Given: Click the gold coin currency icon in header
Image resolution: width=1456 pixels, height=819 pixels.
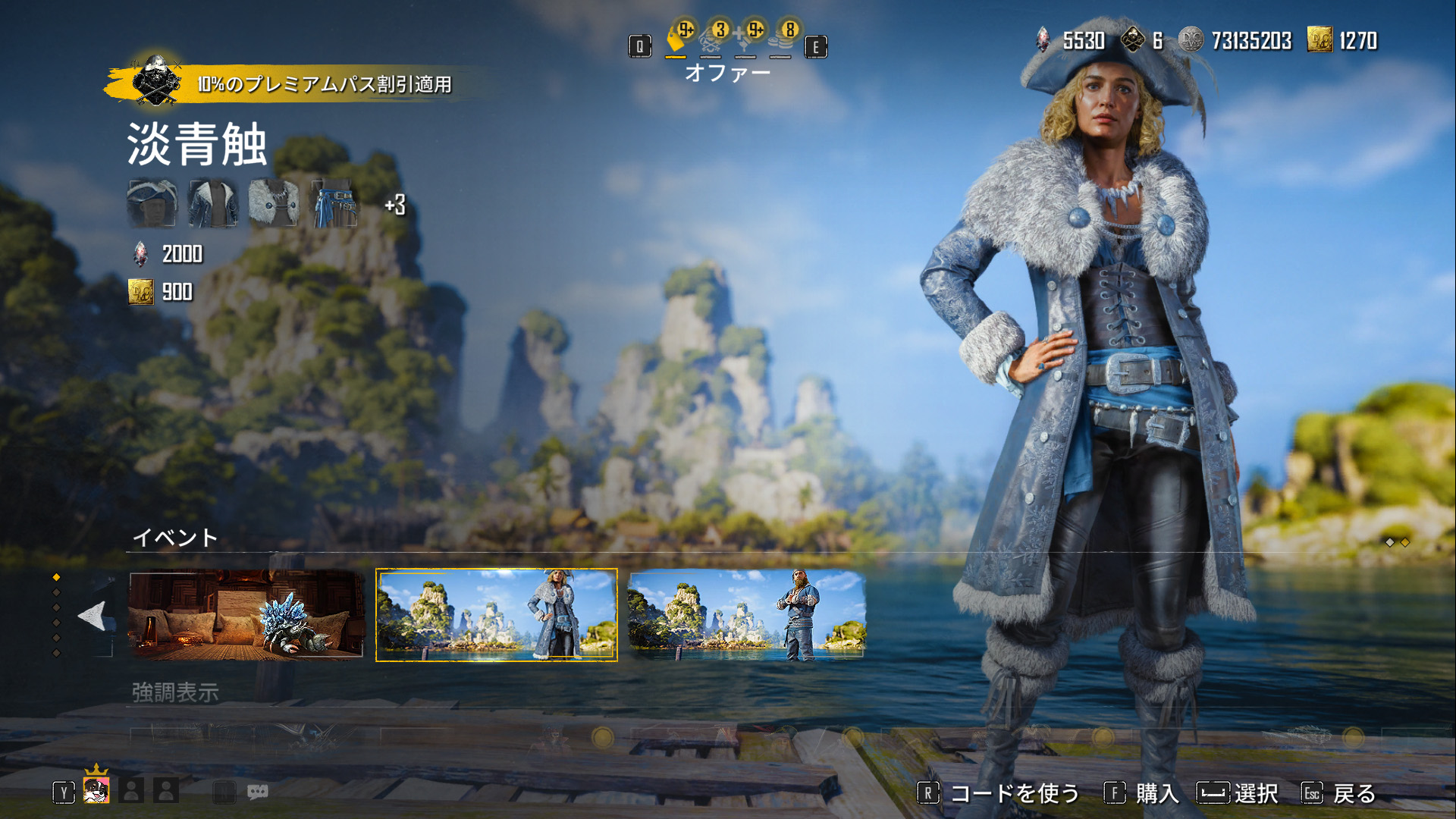Looking at the screenshot, I should pyautogui.click(x=1319, y=40).
